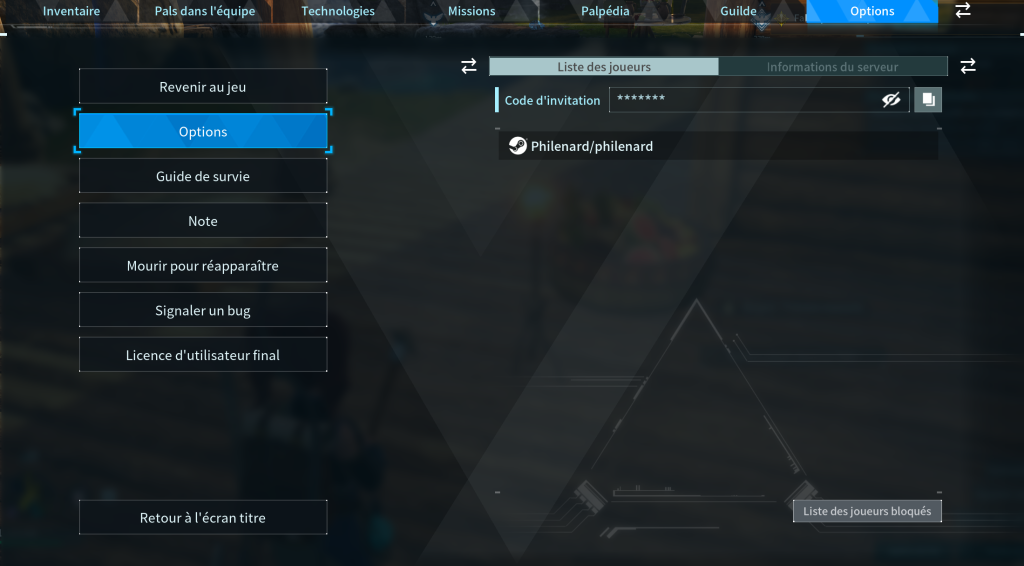Open Guide de survie

click(x=203, y=176)
